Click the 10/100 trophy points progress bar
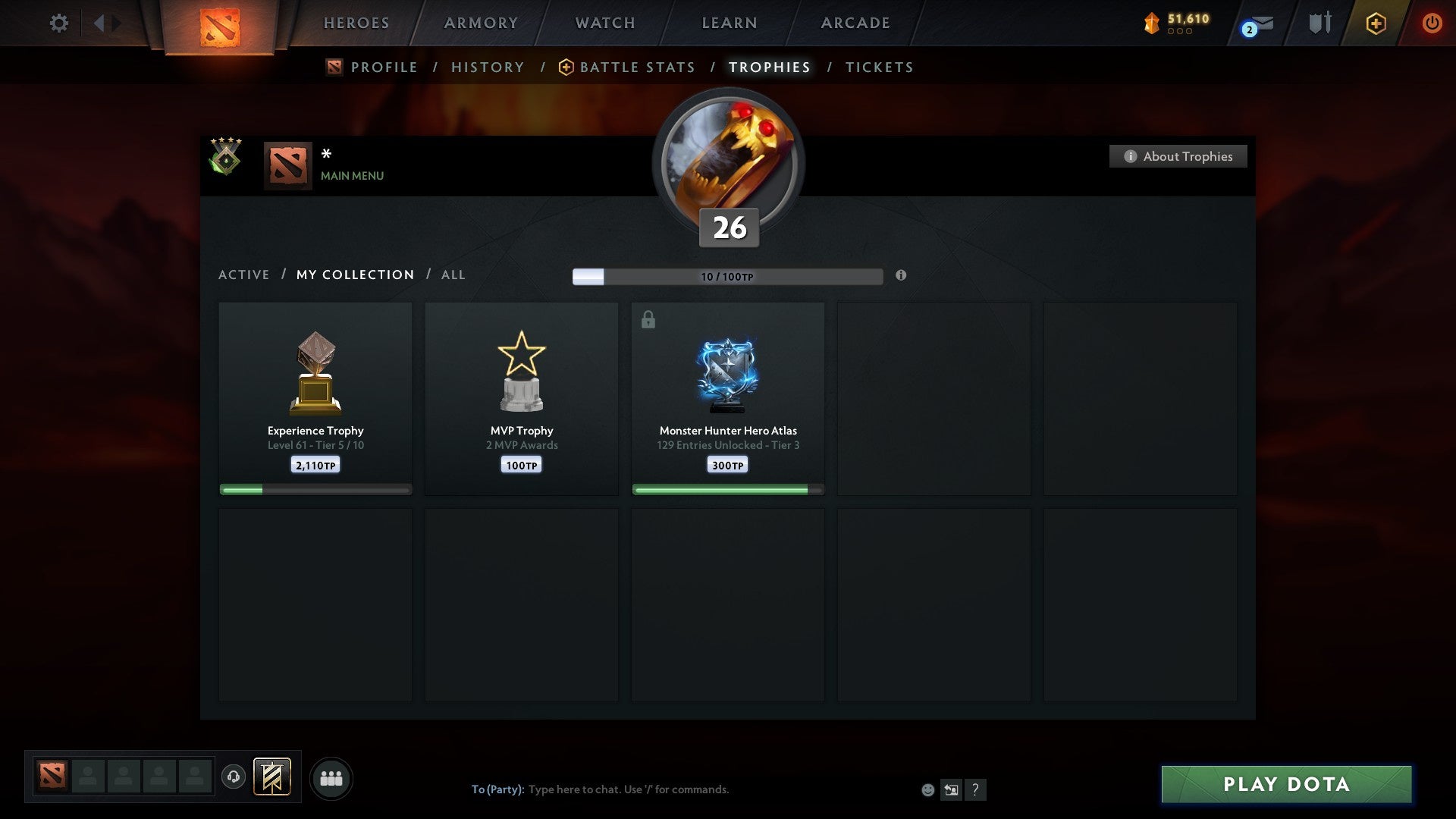 tap(728, 276)
